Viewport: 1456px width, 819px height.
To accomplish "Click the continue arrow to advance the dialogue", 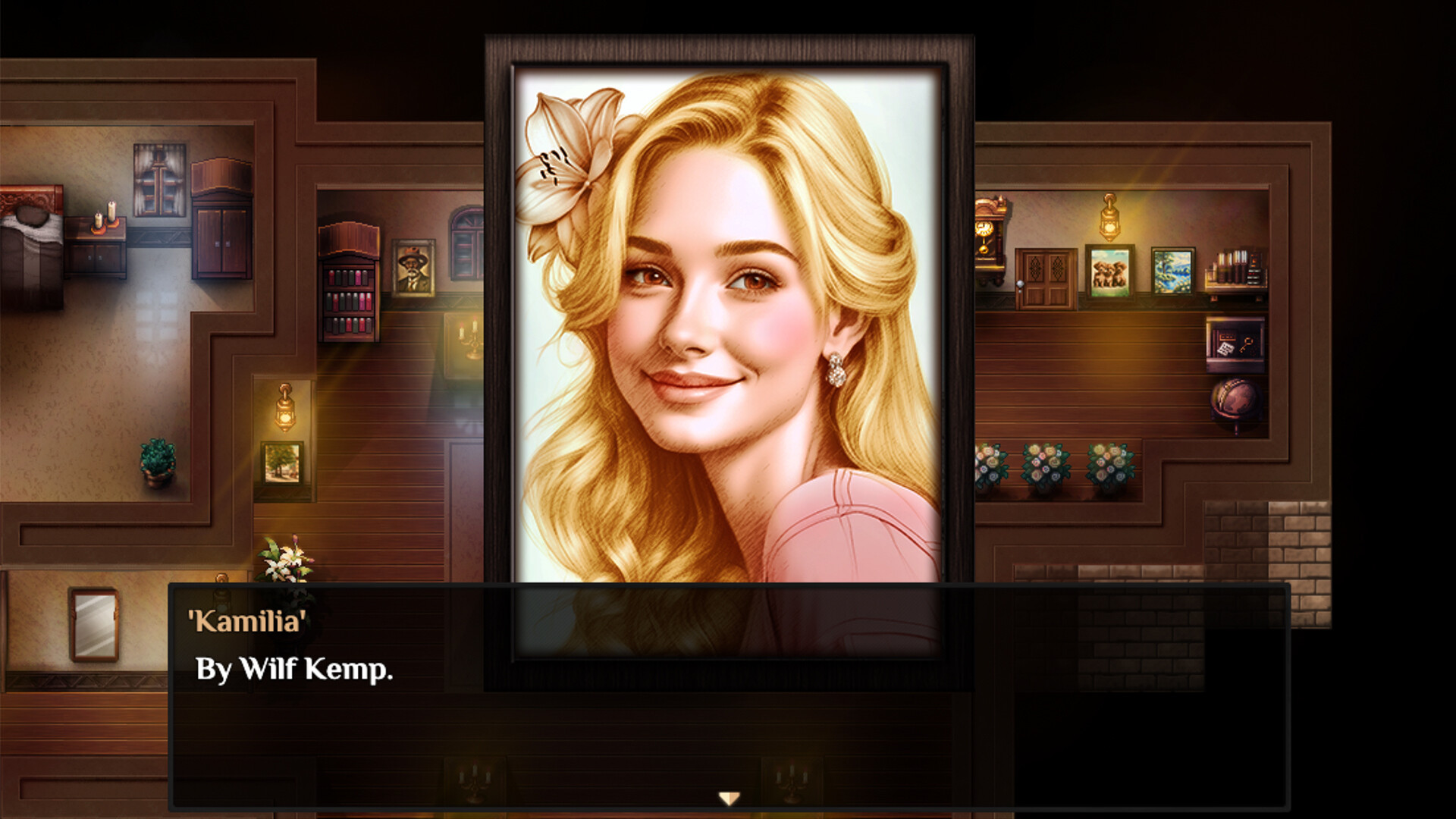I will click(730, 798).
